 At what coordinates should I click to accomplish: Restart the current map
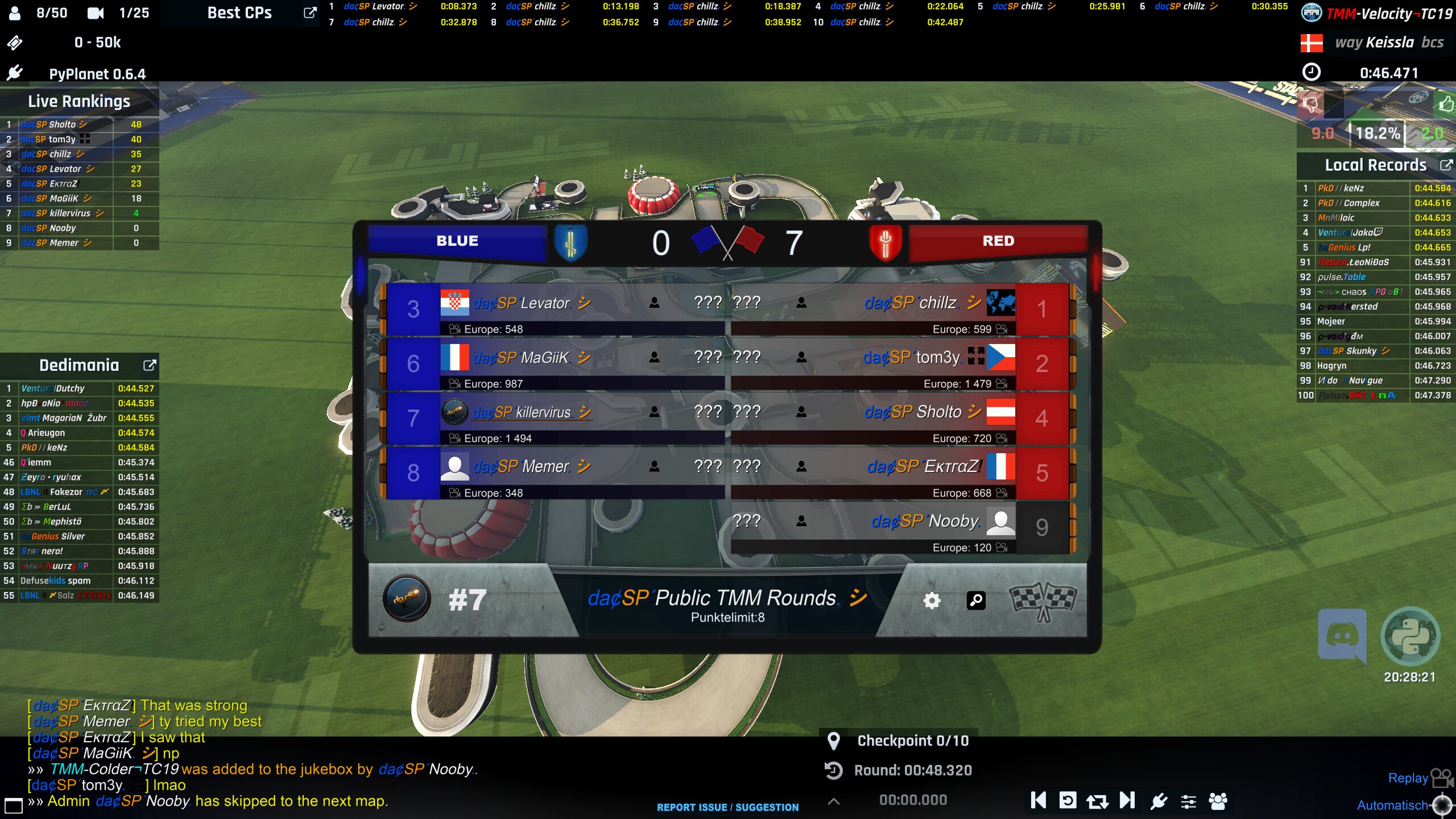1068,801
